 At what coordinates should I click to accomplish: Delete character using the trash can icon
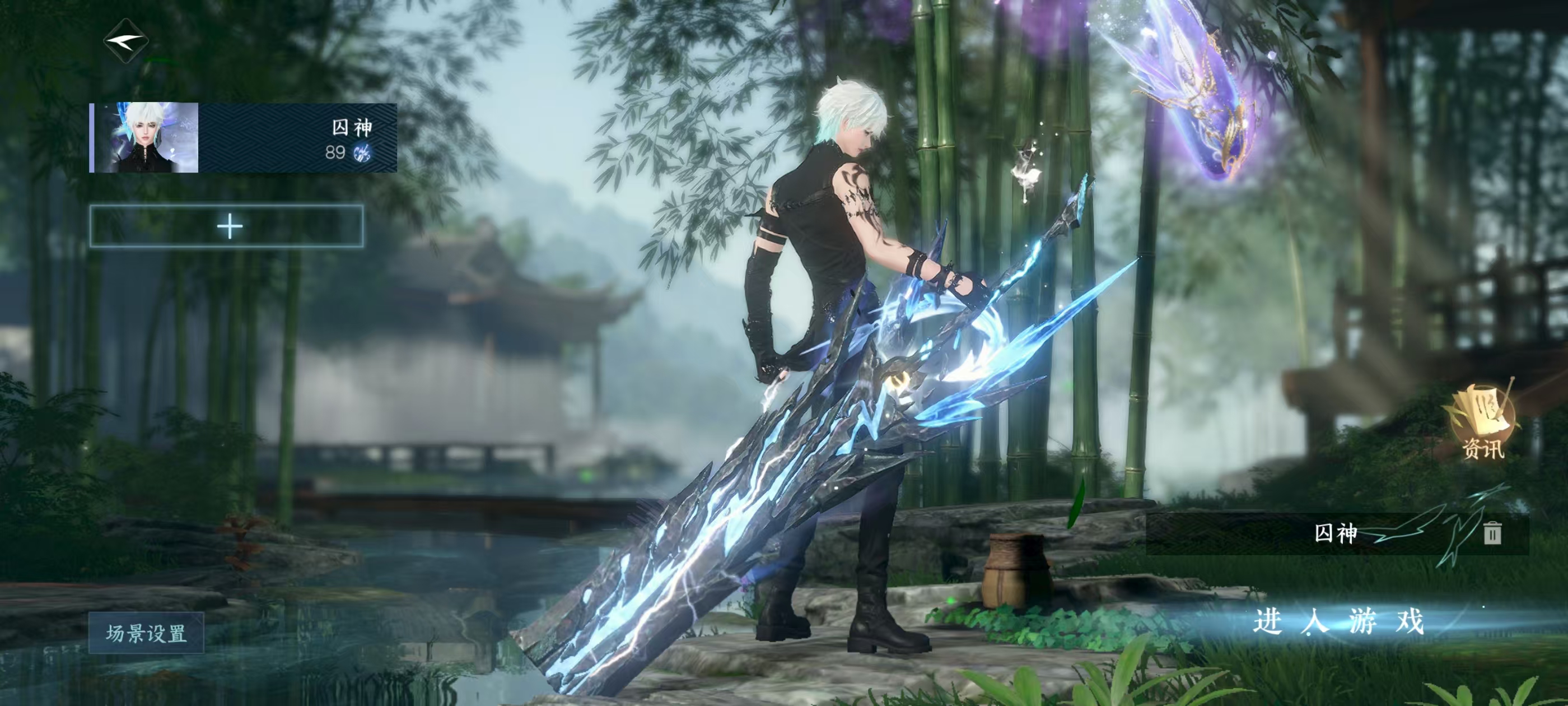point(1492,533)
